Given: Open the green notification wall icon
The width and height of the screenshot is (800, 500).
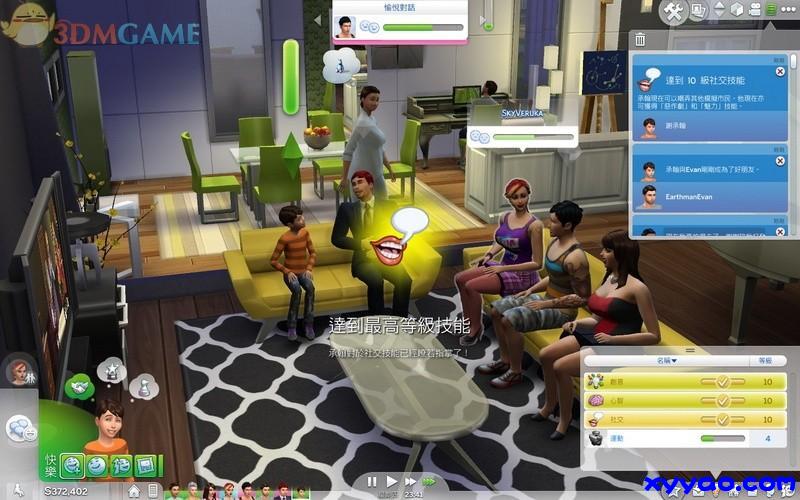Looking at the screenshot, I should click(771, 12).
